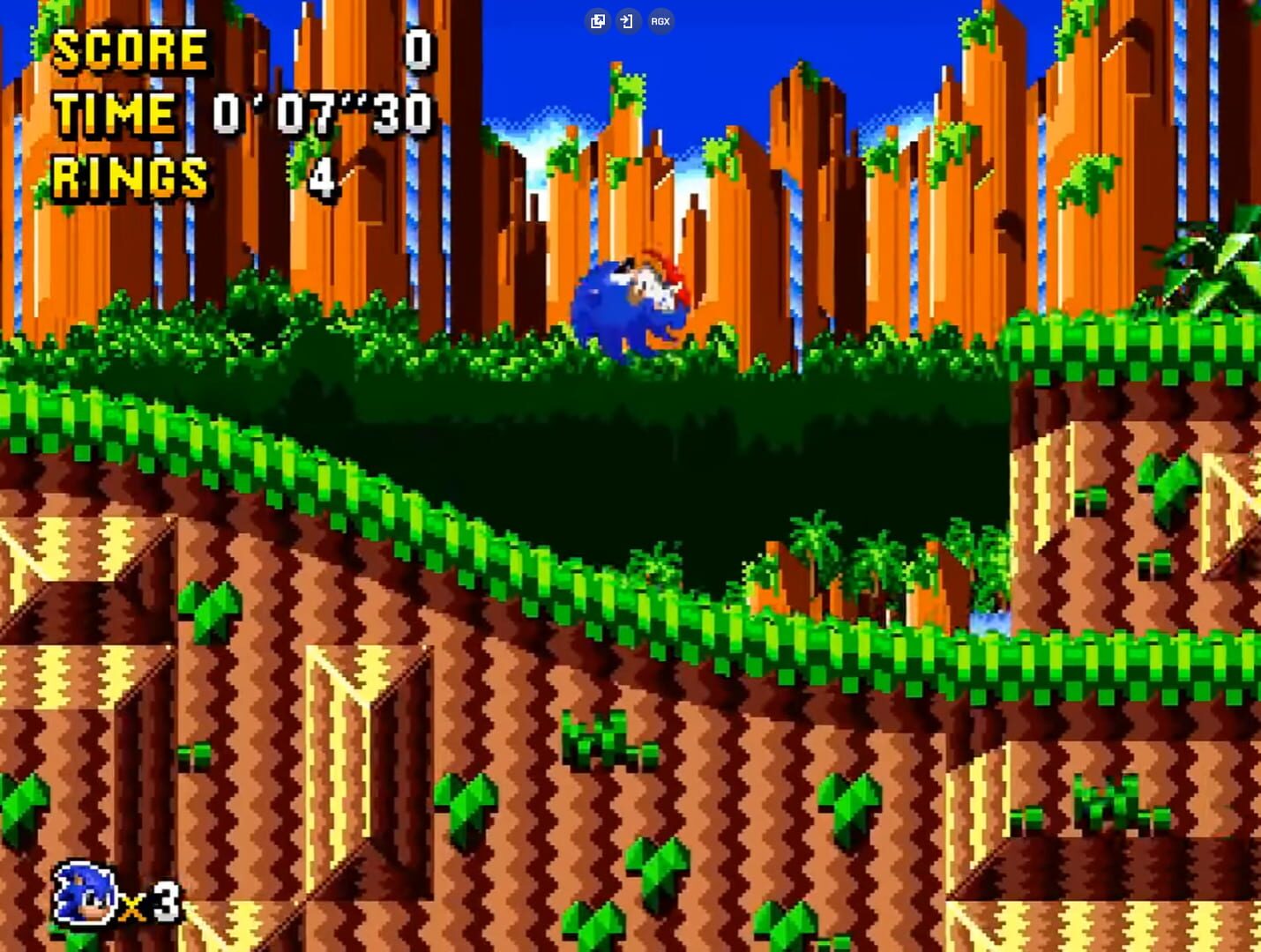This screenshot has width=1261, height=952.
Task: Click the RGX labeled button
Action: (660, 20)
